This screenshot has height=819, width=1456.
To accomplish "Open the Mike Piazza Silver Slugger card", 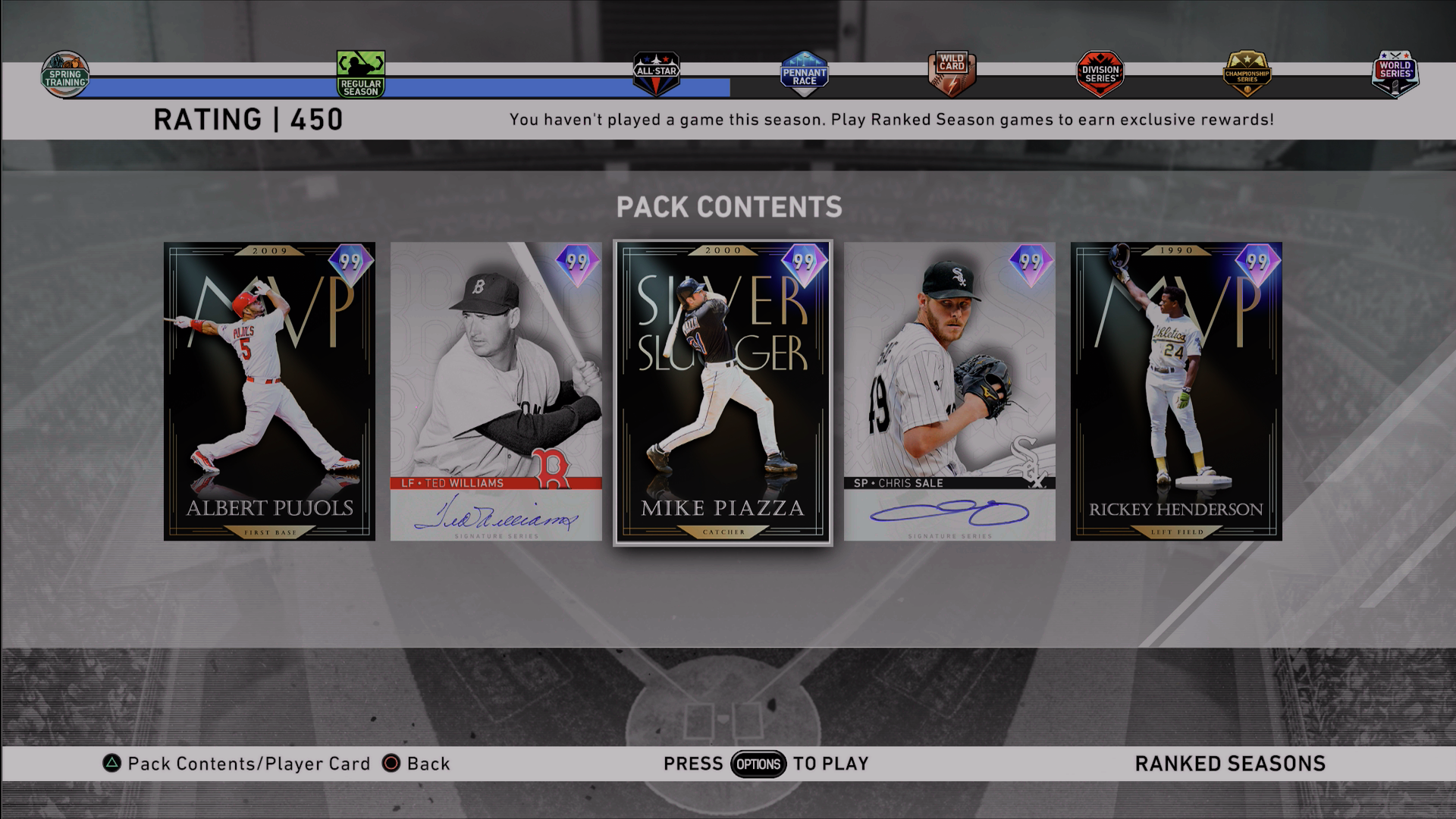I will pyautogui.click(x=723, y=391).
